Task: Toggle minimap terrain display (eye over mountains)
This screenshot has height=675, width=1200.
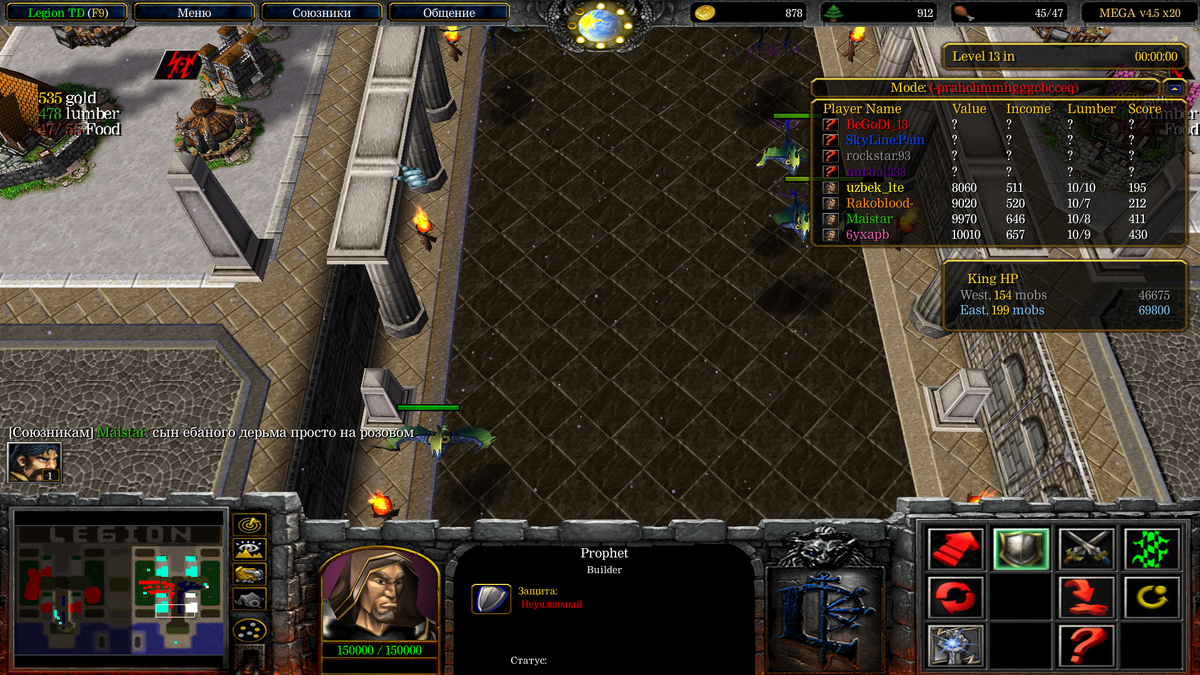Action: pos(249,549)
